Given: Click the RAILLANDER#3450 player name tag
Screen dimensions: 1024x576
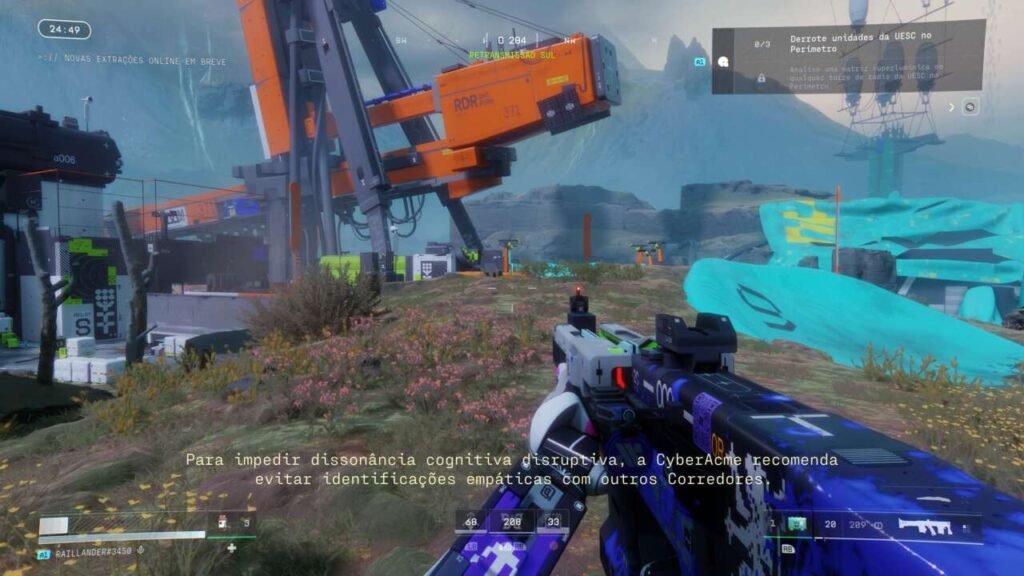Looking at the screenshot, I should tap(91, 551).
